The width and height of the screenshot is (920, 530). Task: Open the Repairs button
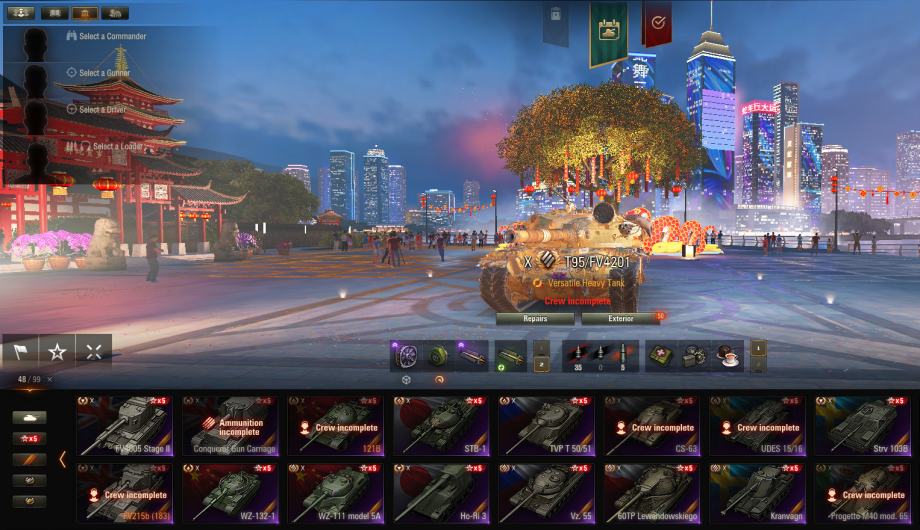pos(535,319)
